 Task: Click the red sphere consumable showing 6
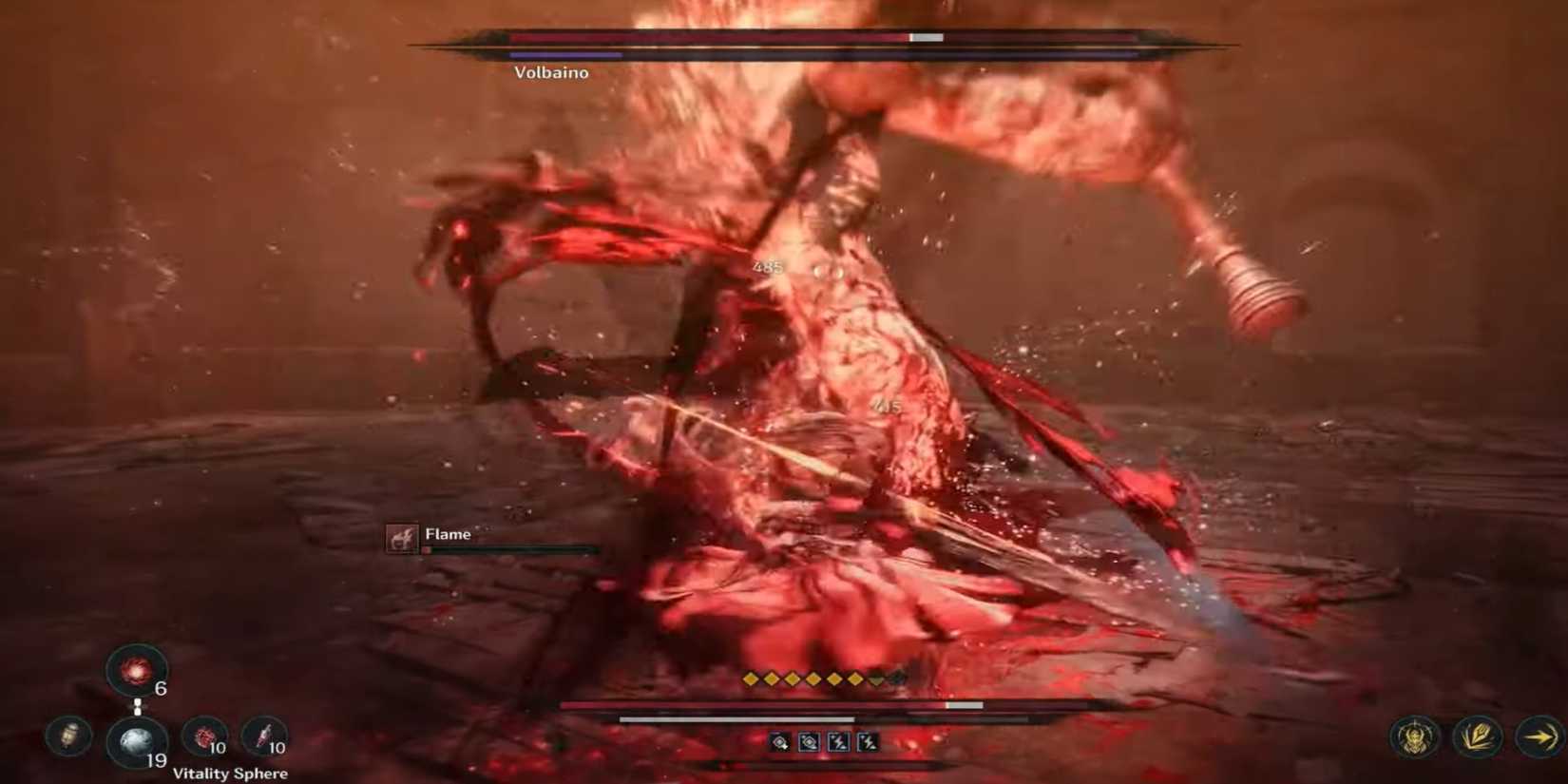click(x=132, y=671)
